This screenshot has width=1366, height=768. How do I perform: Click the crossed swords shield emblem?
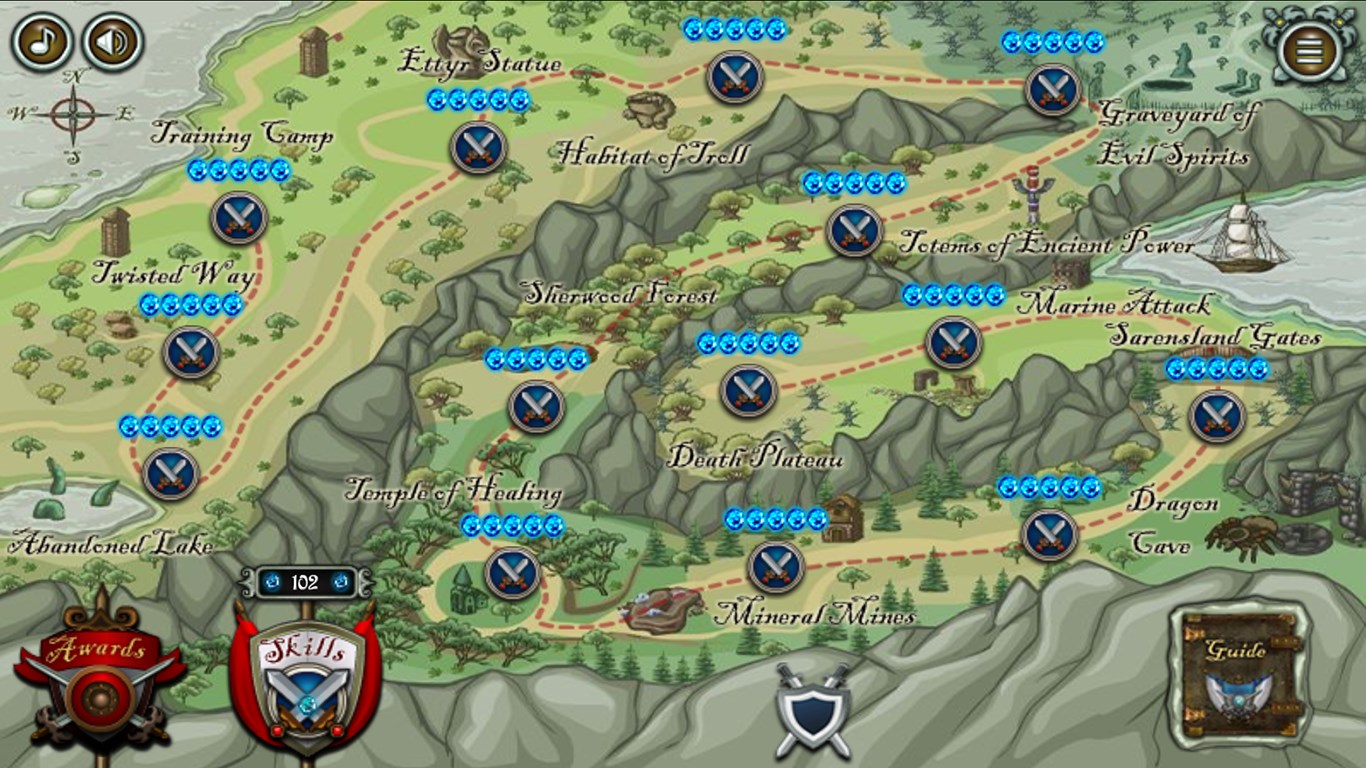[x=813, y=708]
